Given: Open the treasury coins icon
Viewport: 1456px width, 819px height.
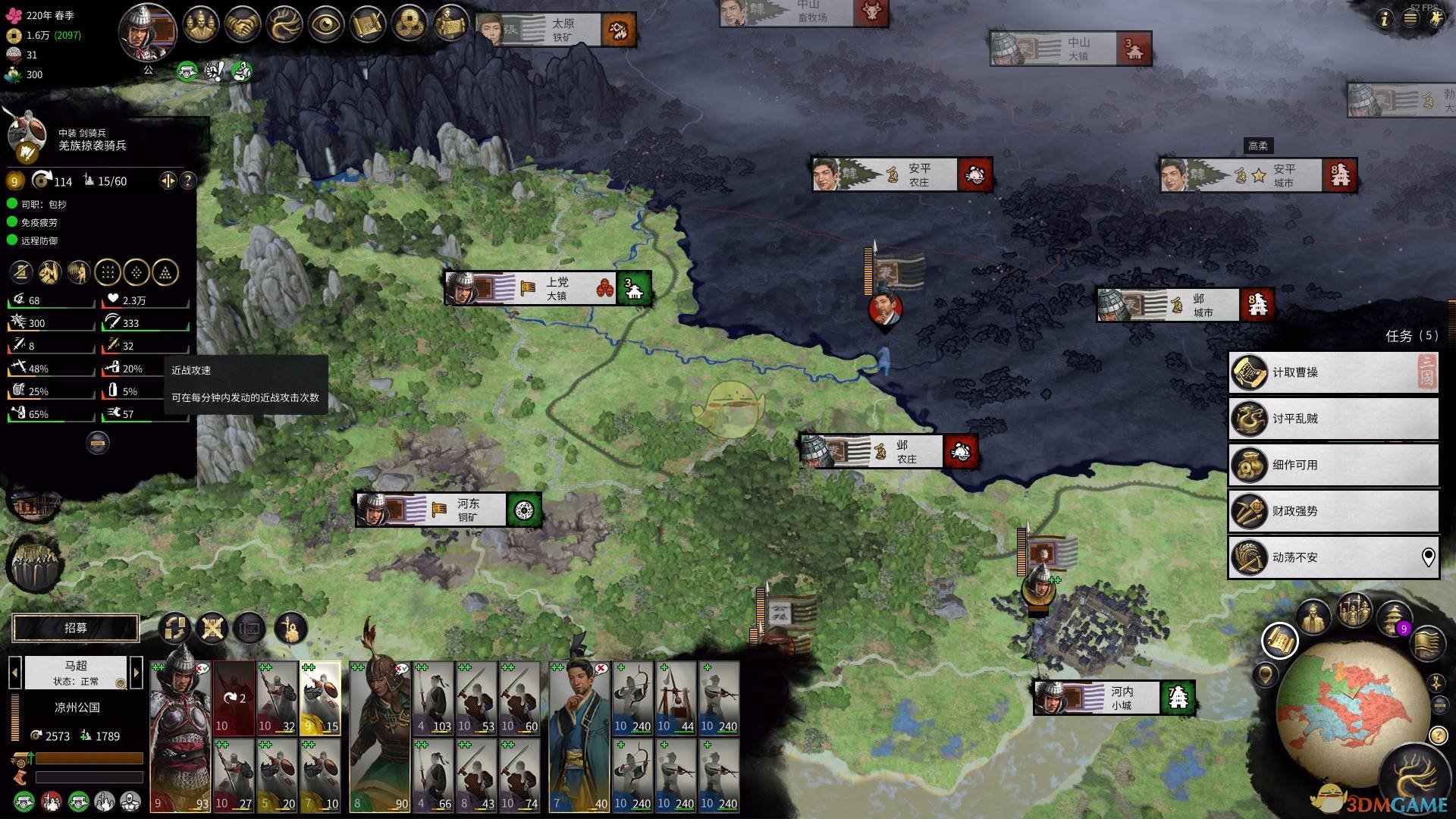Looking at the screenshot, I should 409,26.
